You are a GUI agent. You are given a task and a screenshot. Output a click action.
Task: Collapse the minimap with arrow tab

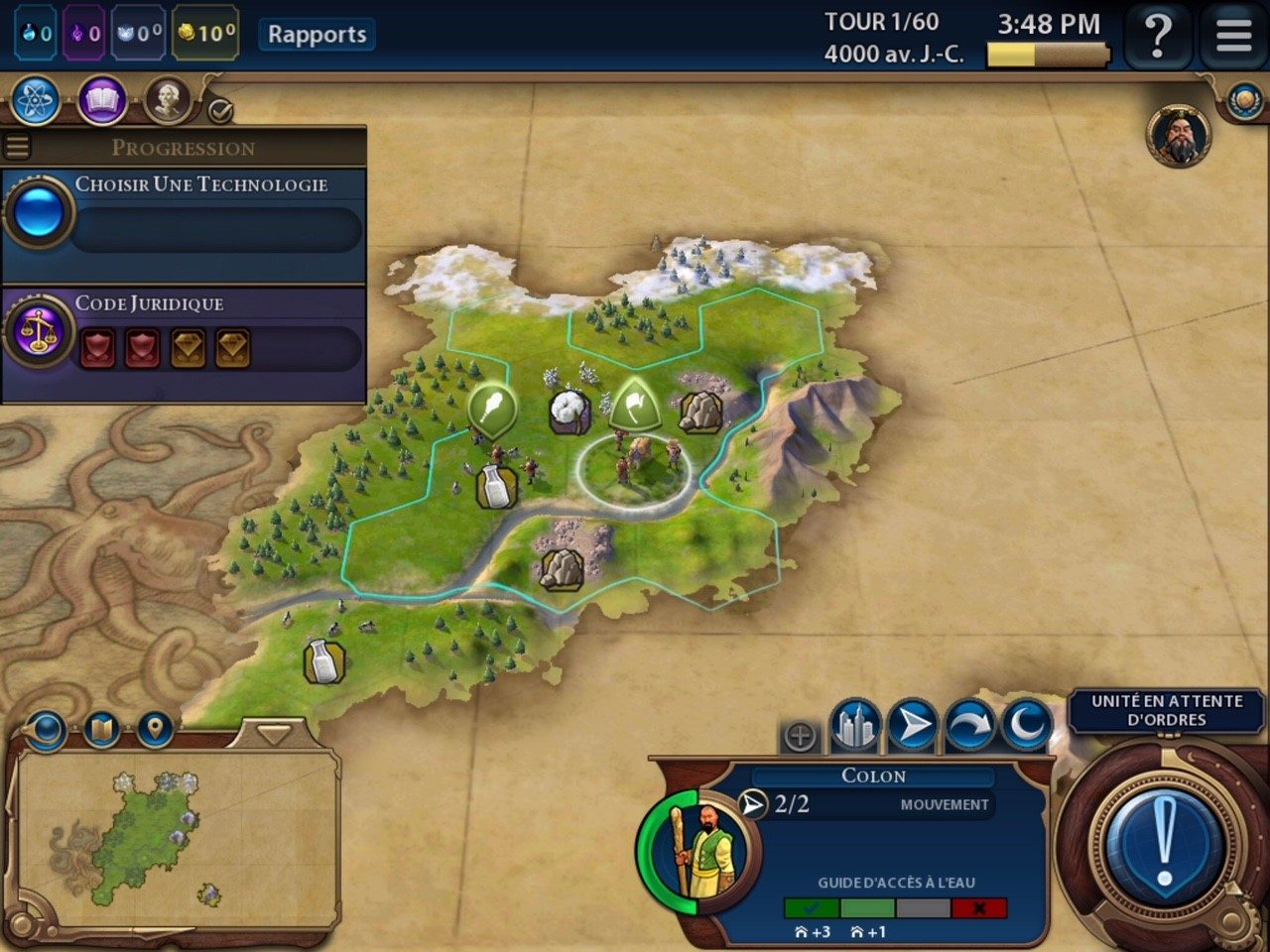coord(273,735)
